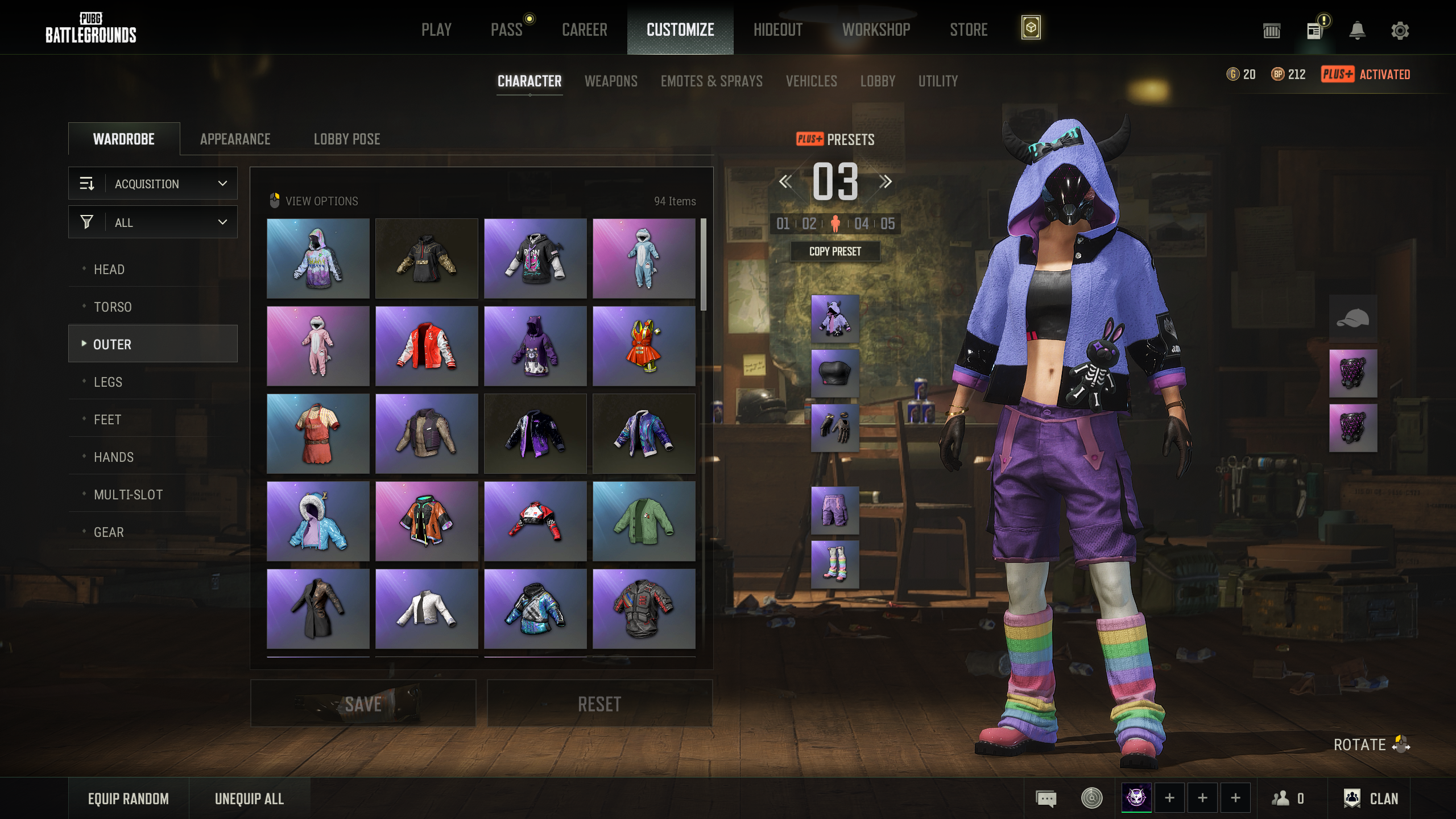Image resolution: width=1456 pixels, height=819 pixels.
Task: Click the Copy Preset button
Action: (835, 251)
